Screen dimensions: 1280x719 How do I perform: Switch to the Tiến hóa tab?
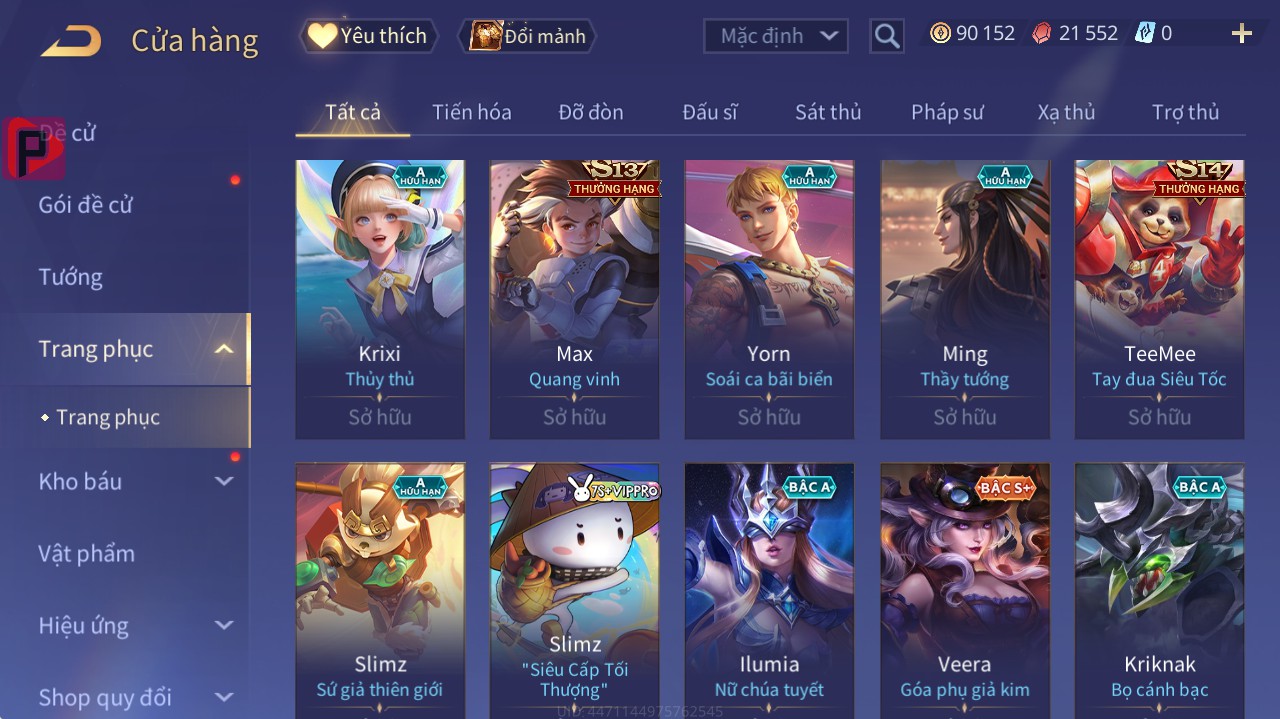point(471,112)
